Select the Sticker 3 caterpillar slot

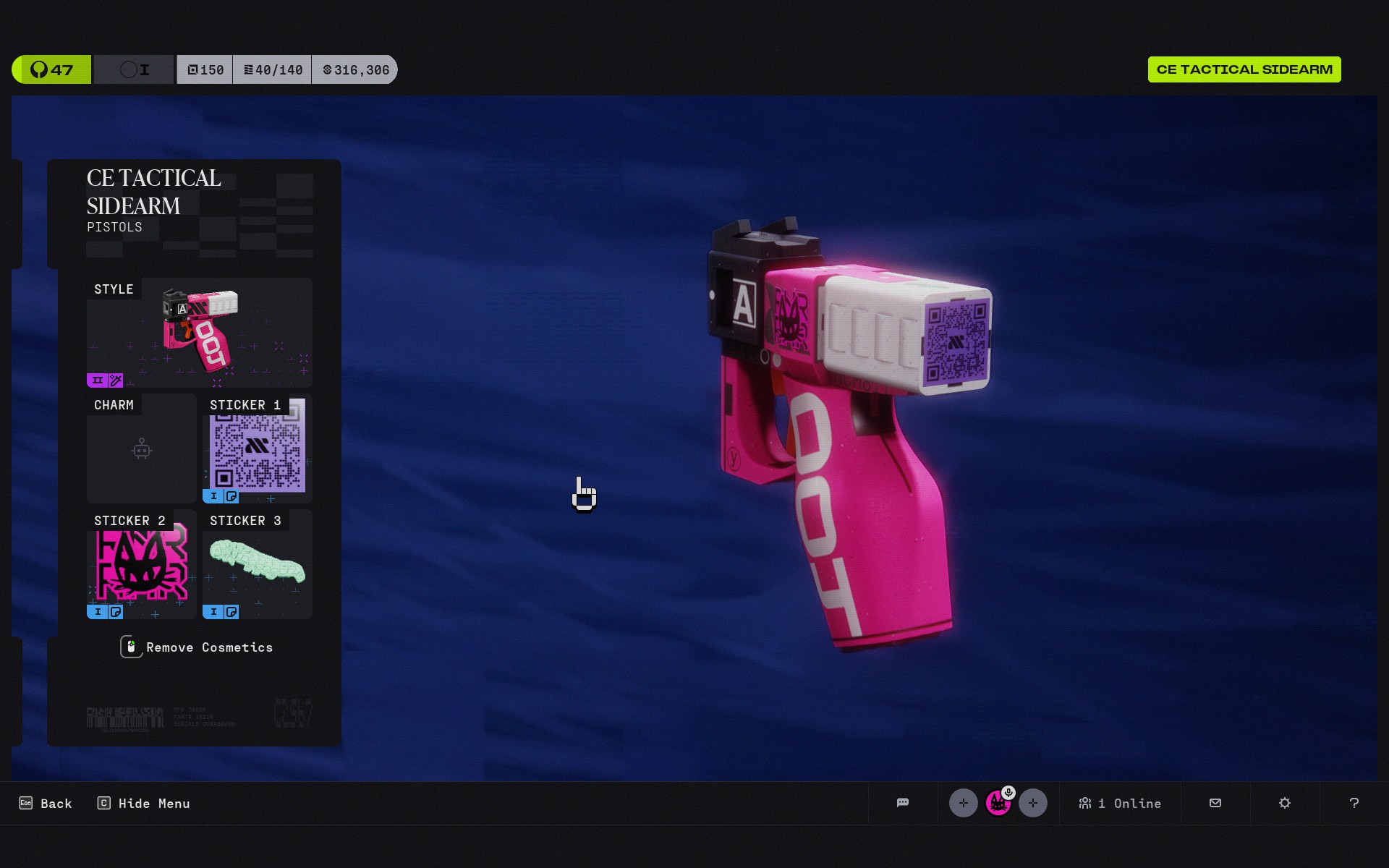(x=258, y=564)
